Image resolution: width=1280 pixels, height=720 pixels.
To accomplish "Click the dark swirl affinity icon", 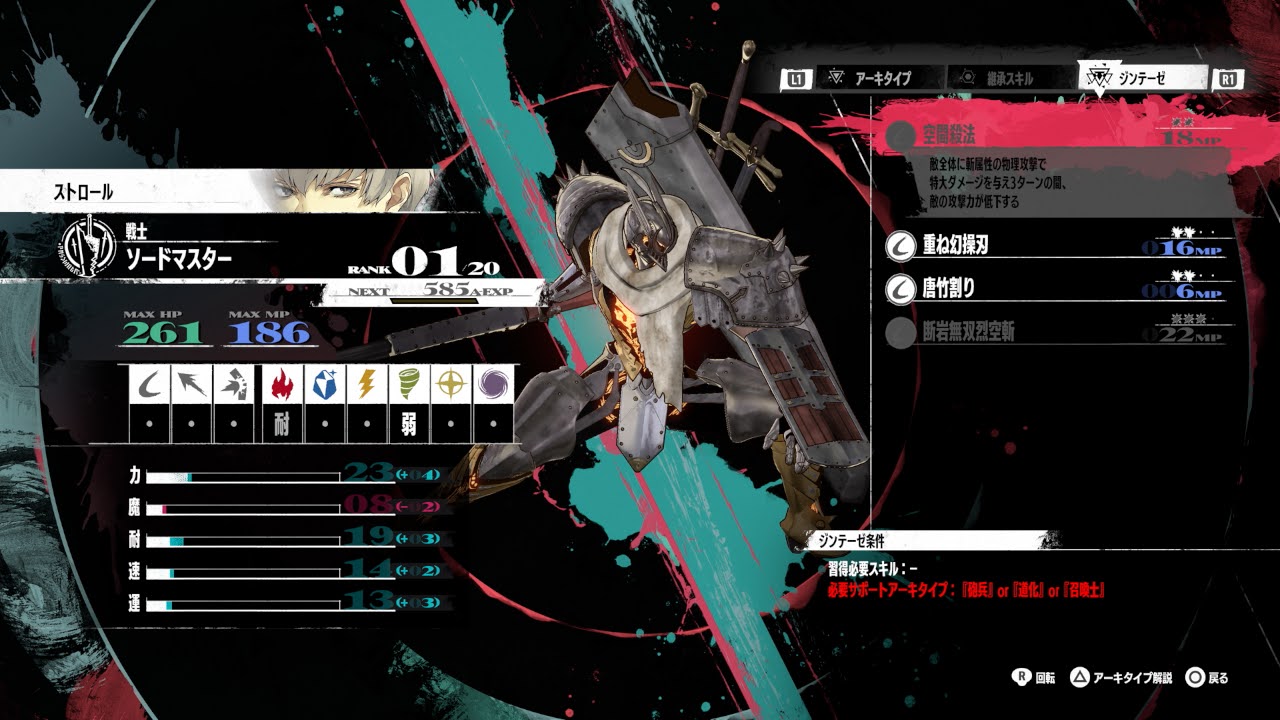I will click(x=492, y=385).
